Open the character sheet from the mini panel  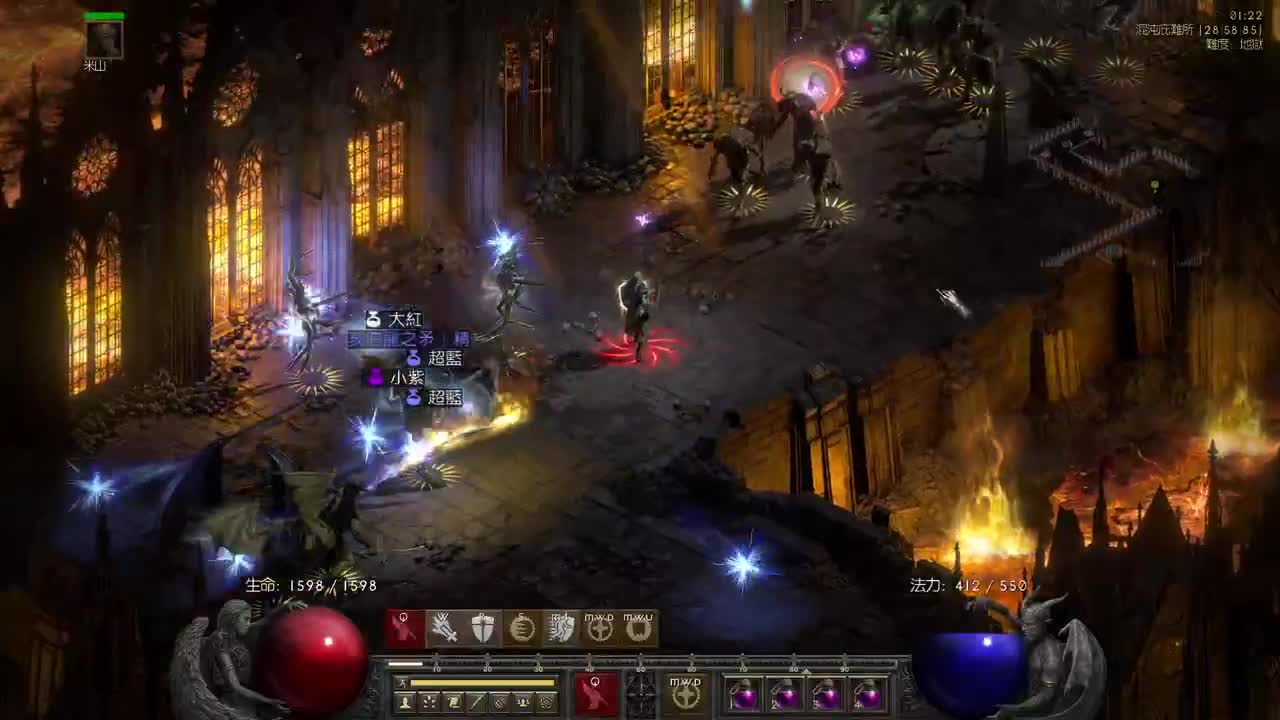click(x=405, y=703)
